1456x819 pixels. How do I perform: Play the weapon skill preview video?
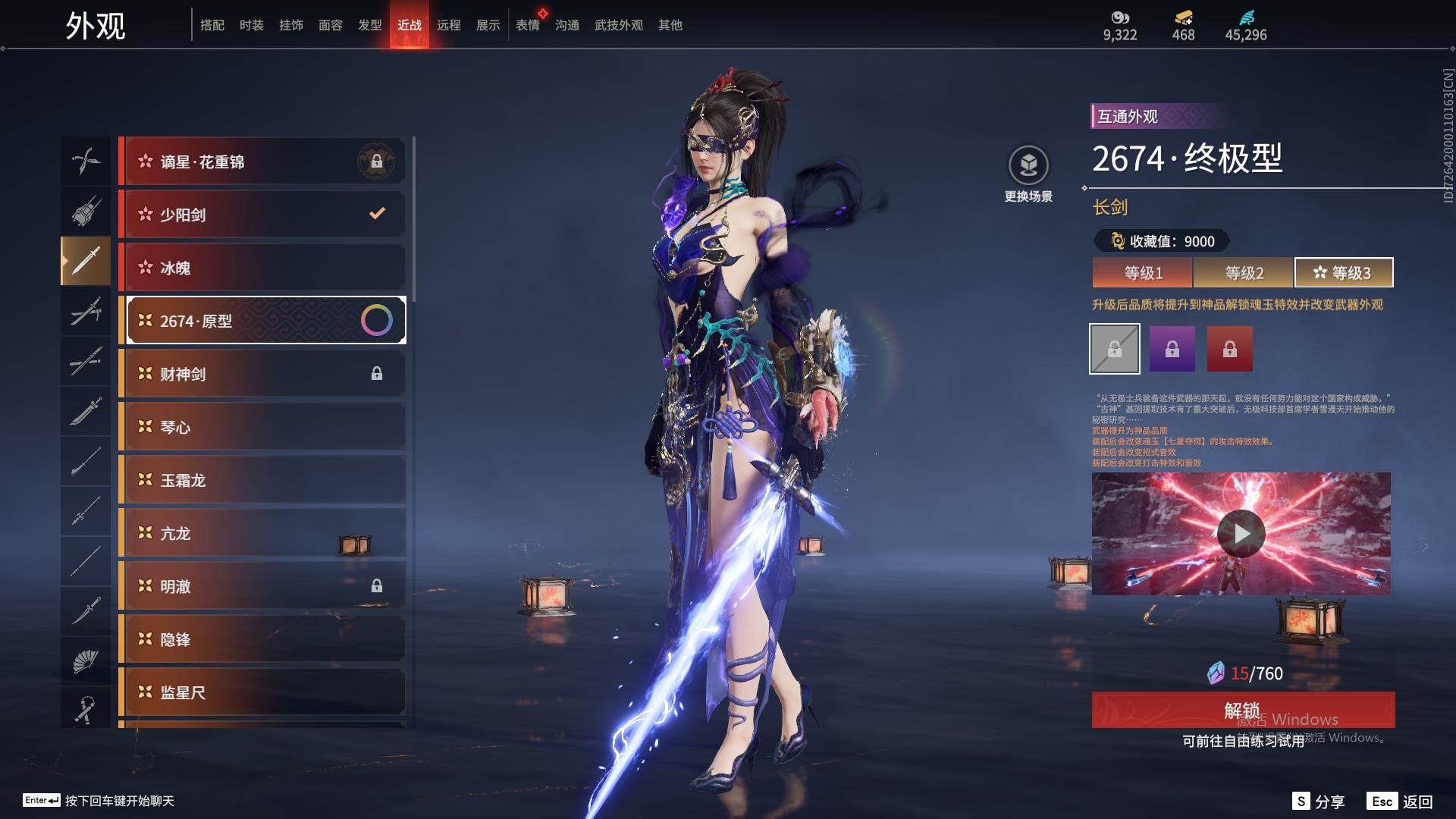1241,534
